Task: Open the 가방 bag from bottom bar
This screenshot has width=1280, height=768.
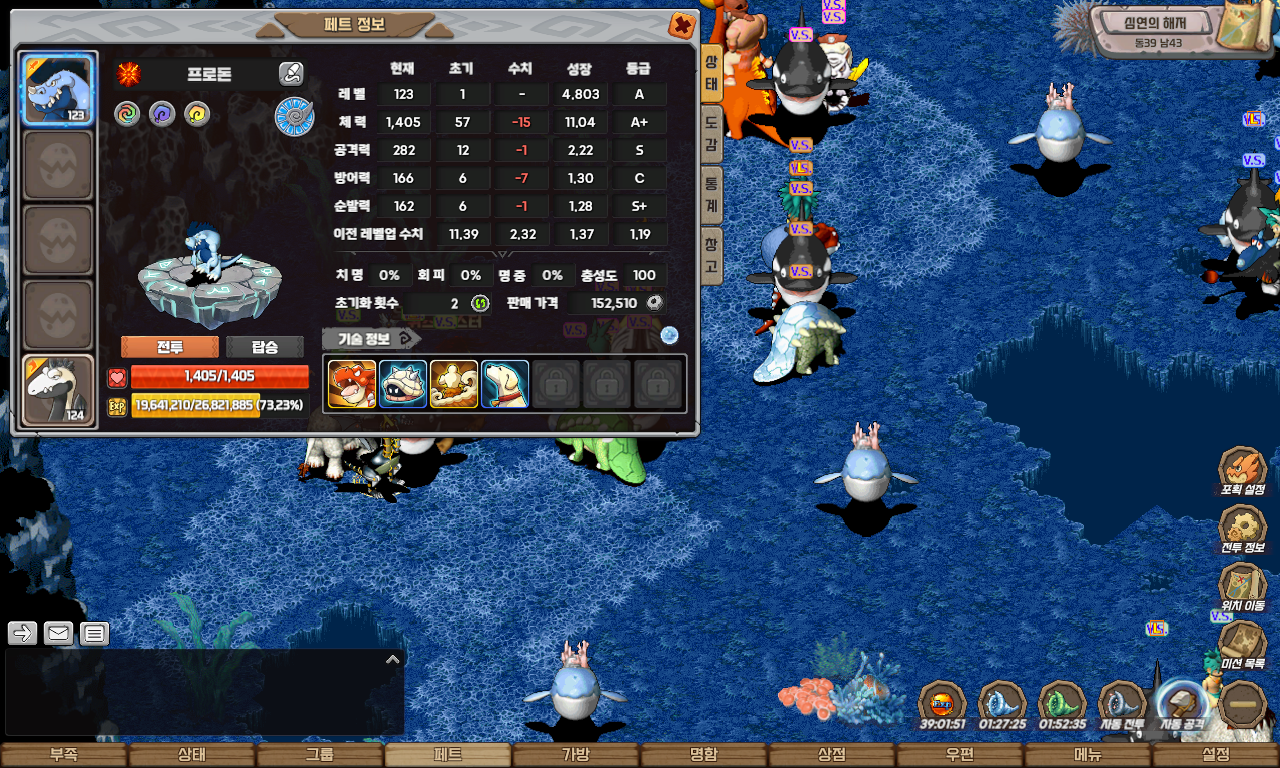Action: 576,755
